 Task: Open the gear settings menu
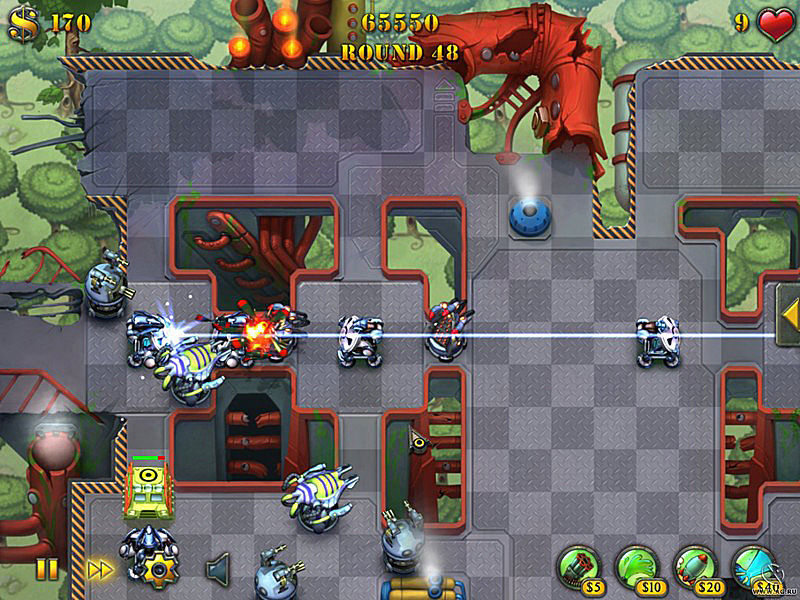coord(158,570)
